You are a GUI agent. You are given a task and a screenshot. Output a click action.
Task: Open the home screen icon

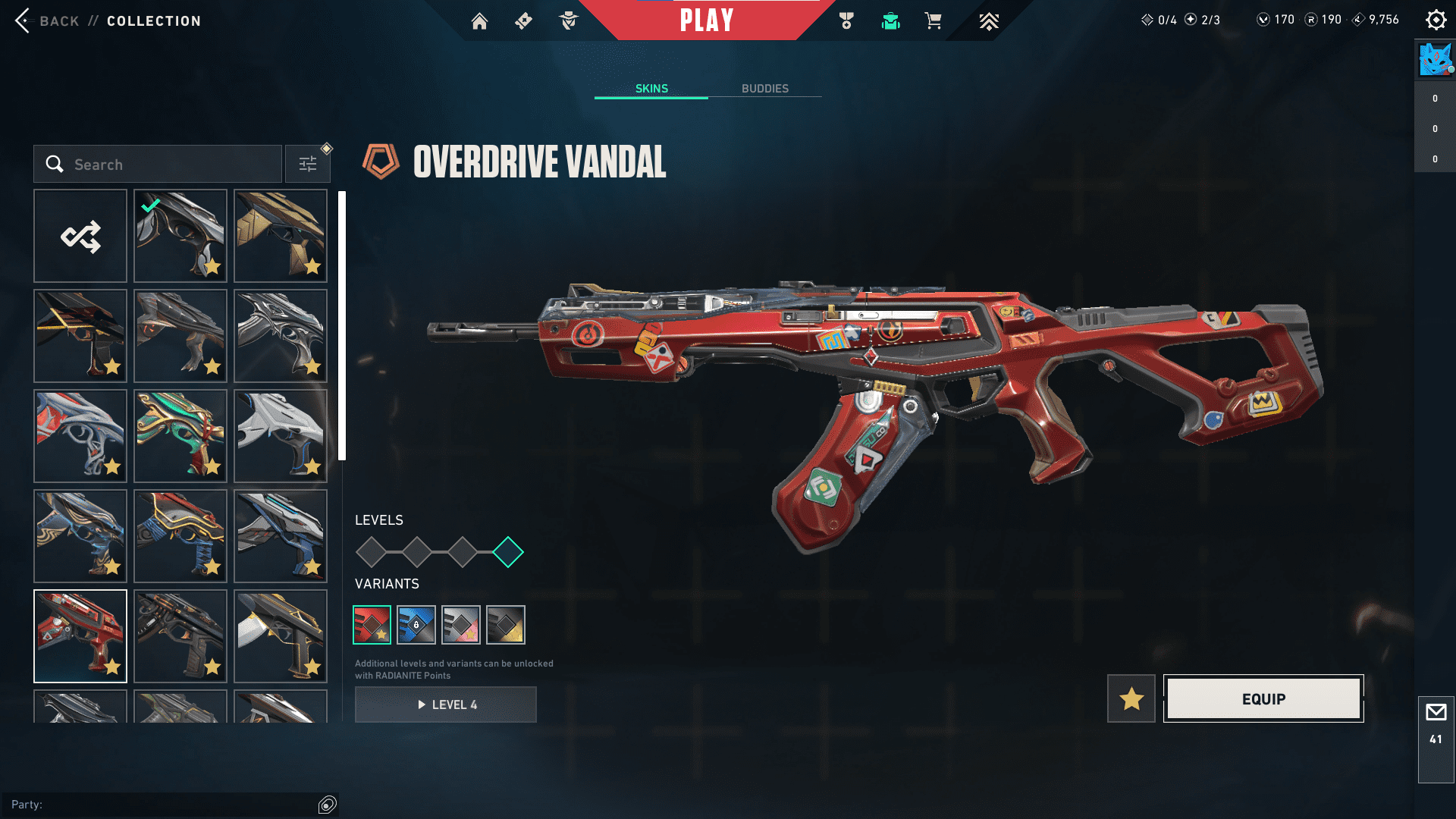click(479, 21)
